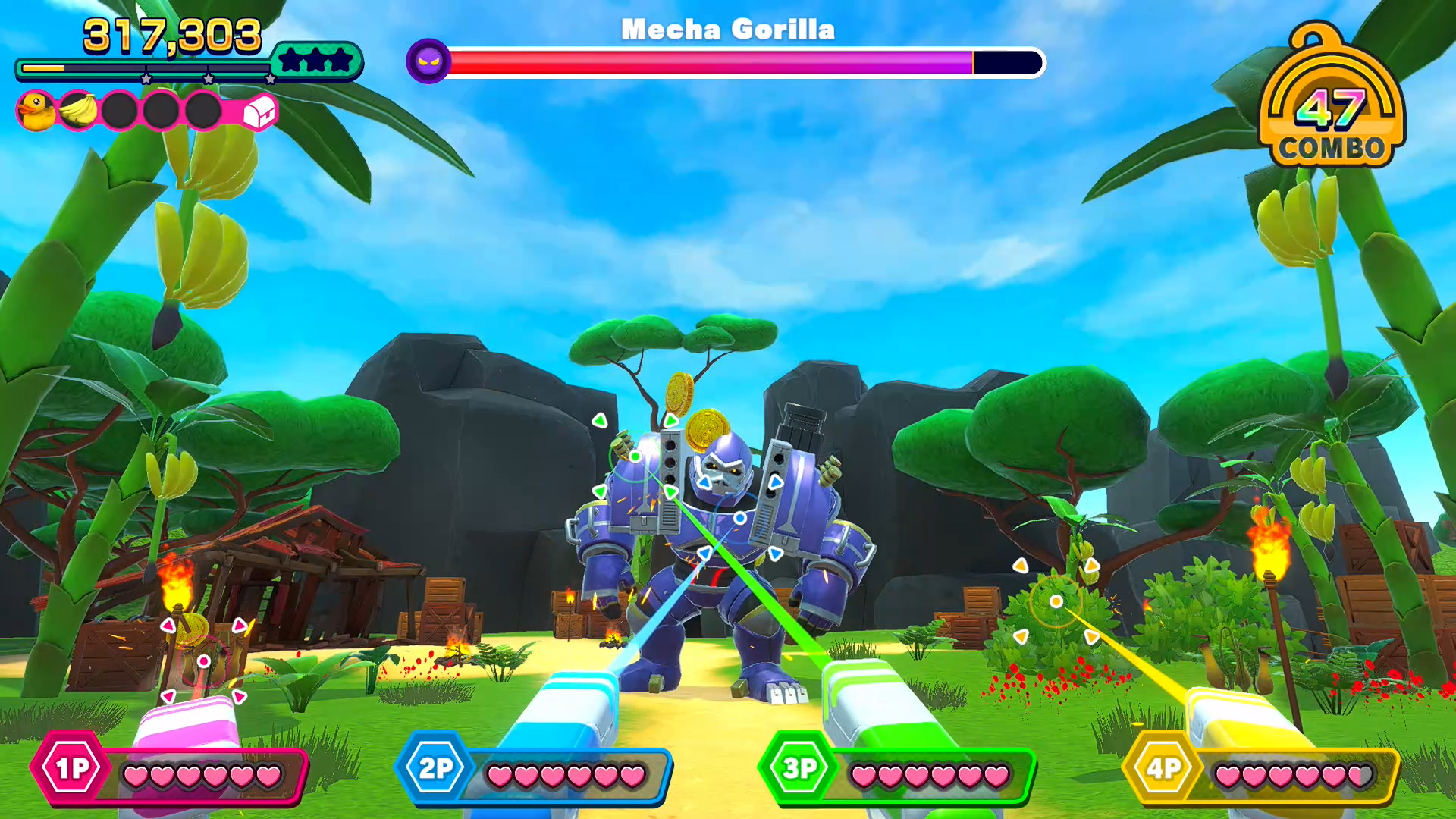This screenshot has width=1456, height=819.
Task: Toggle the middle empty power-up slot
Action: coord(161,111)
